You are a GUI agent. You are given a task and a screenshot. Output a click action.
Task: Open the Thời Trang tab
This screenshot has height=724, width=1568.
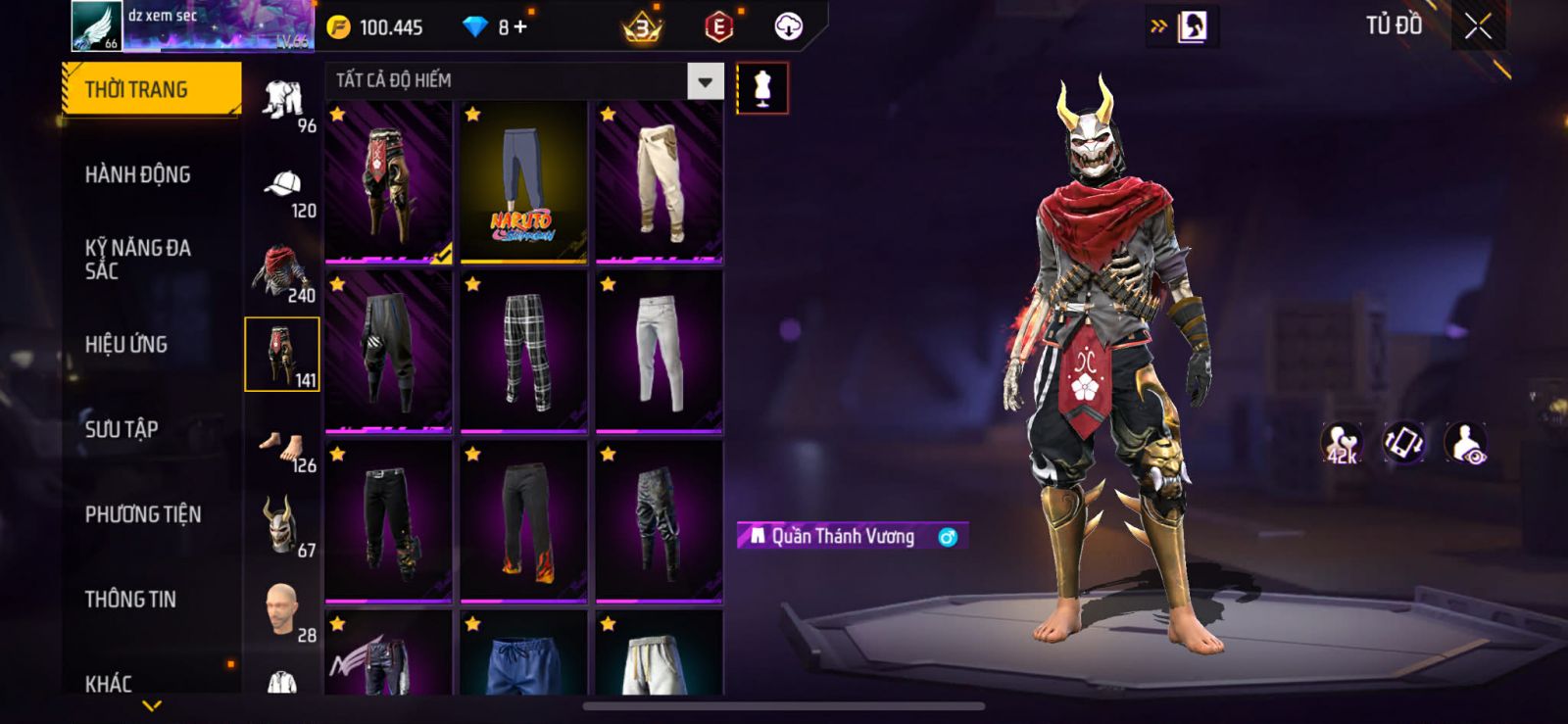[151, 90]
